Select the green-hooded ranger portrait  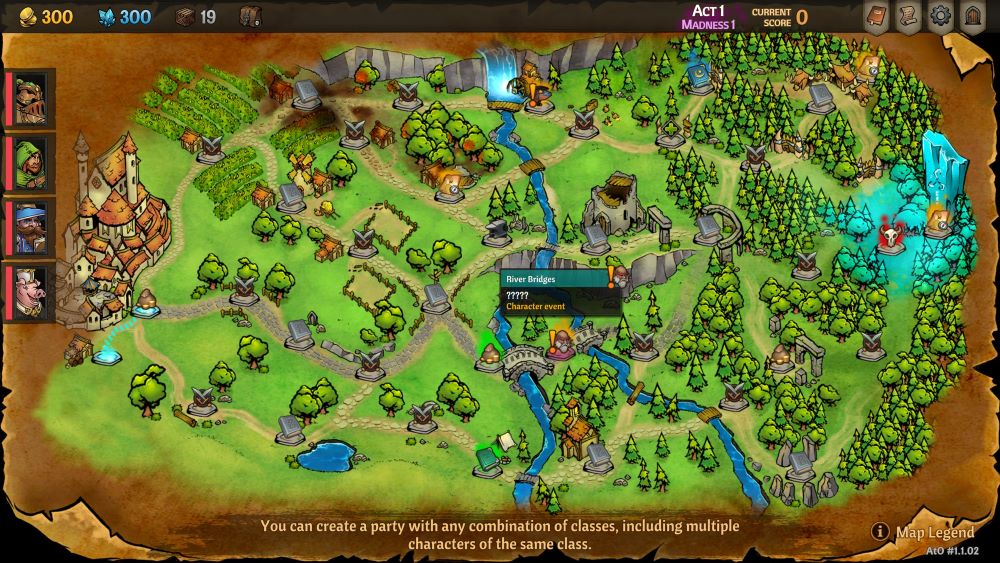tap(31, 163)
